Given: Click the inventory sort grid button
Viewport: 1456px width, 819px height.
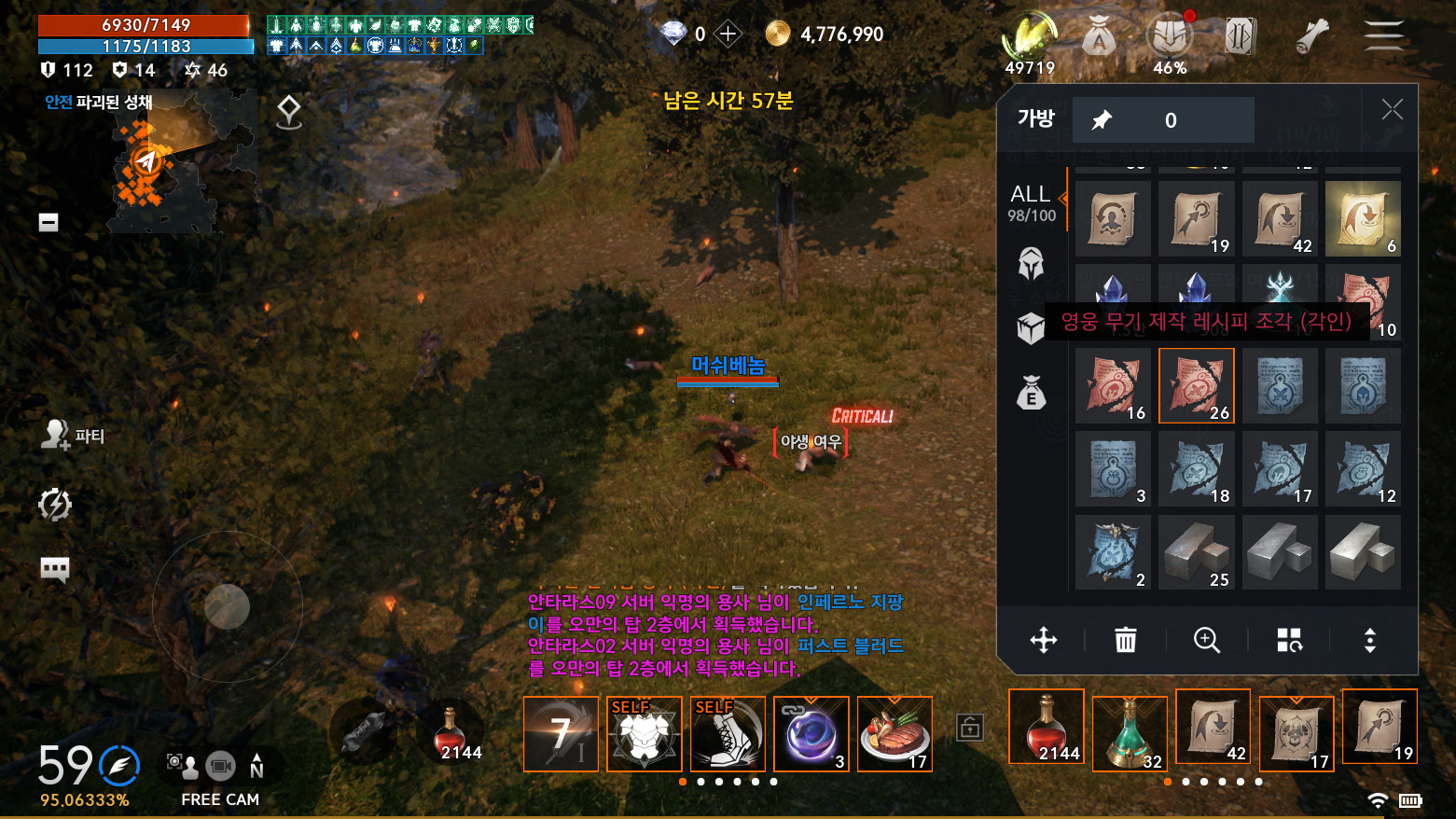Looking at the screenshot, I should pyautogui.click(x=1289, y=640).
